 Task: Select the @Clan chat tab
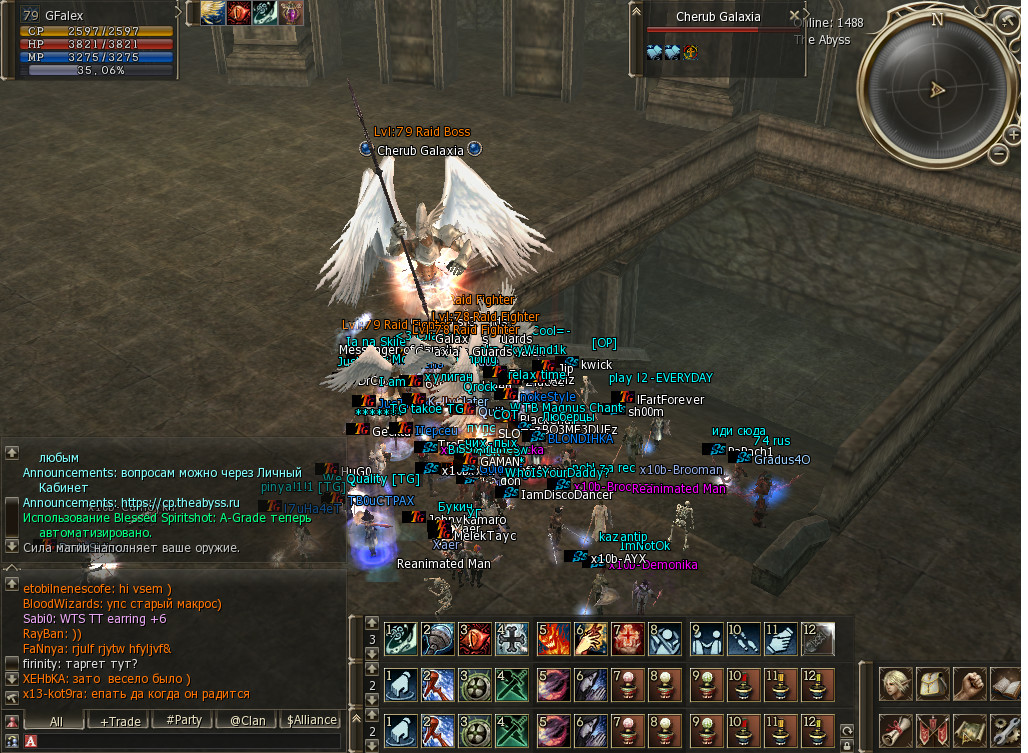[x=247, y=720]
